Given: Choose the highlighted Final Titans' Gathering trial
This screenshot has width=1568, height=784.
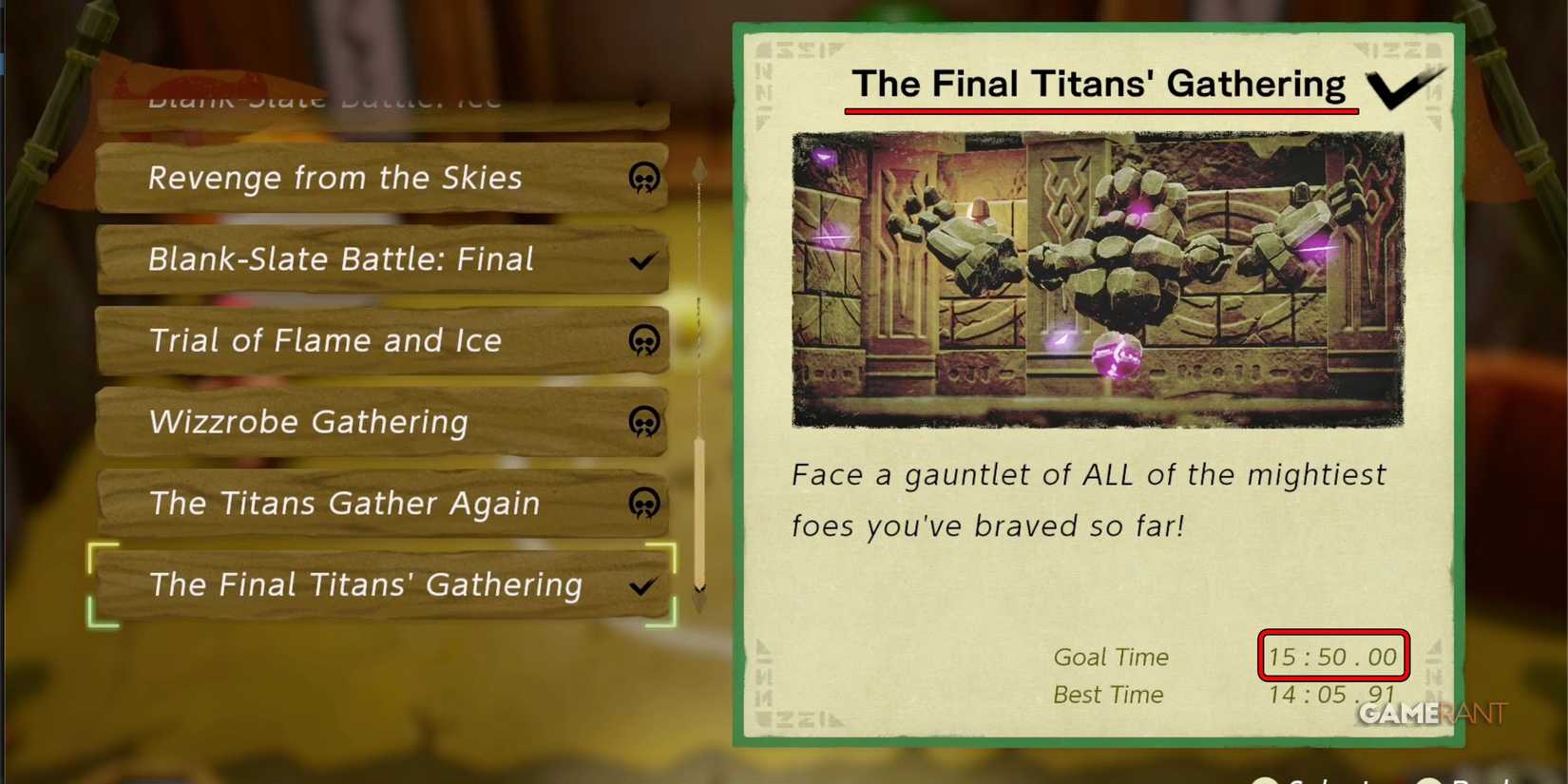Looking at the screenshot, I should (365, 586).
